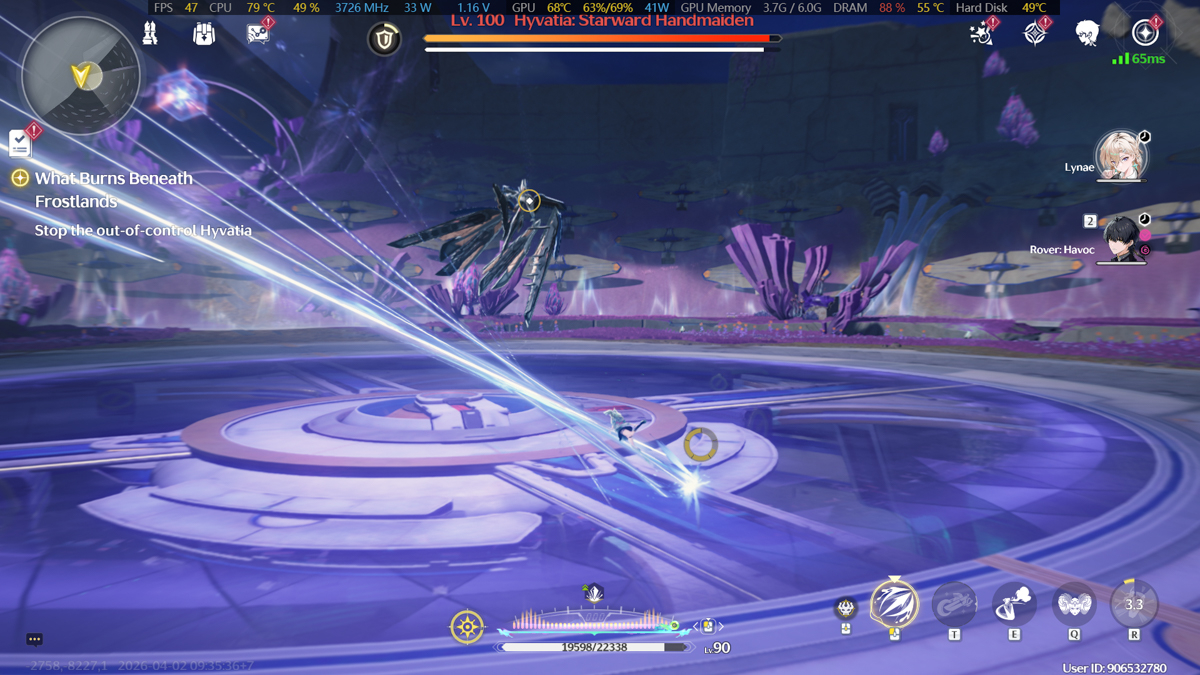Image resolution: width=1200 pixels, height=675 pixels.
Task: Use the greyed-out T utility skill
Action: pyautogui.click(x=954, y=604)
